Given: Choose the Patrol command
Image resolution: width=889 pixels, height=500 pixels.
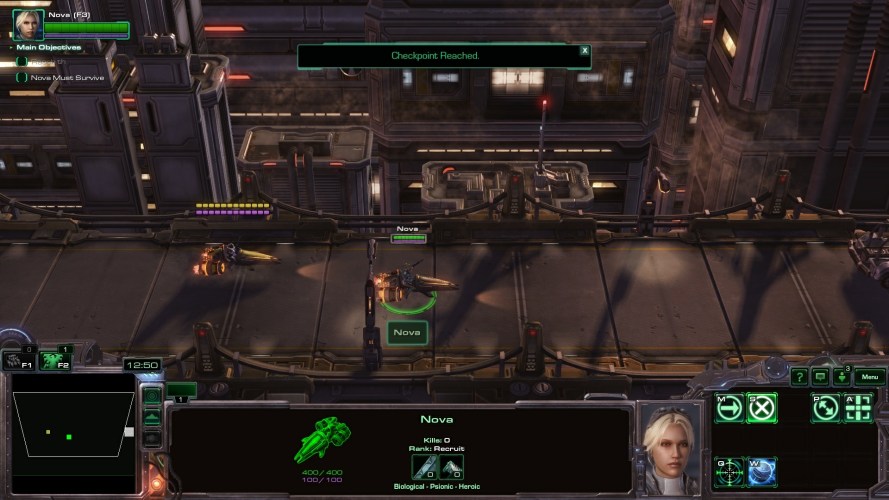Looking at the screenshot, I should [826, 407].
